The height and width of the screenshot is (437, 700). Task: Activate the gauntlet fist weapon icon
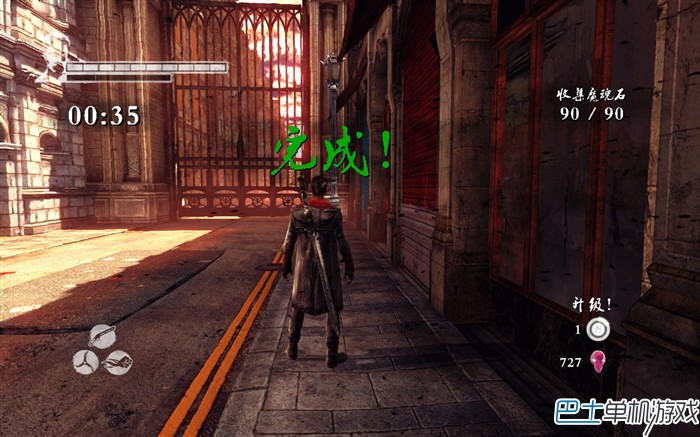point(118,362)
